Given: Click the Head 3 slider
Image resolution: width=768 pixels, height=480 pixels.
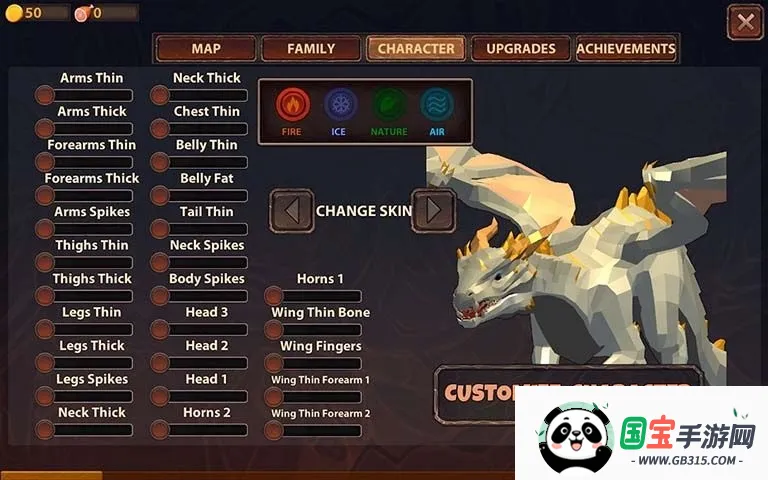Looking at the screenshot, I should coord(203,329).
